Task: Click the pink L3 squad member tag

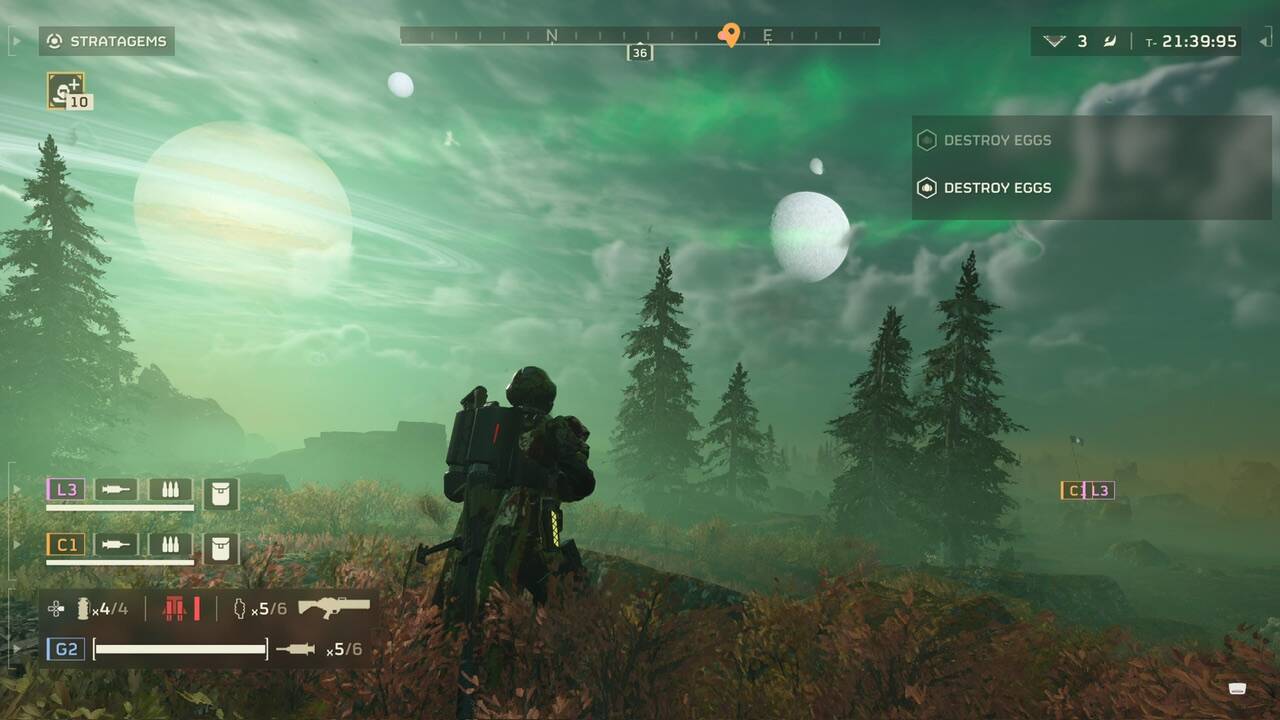Action: pos(66,489)
